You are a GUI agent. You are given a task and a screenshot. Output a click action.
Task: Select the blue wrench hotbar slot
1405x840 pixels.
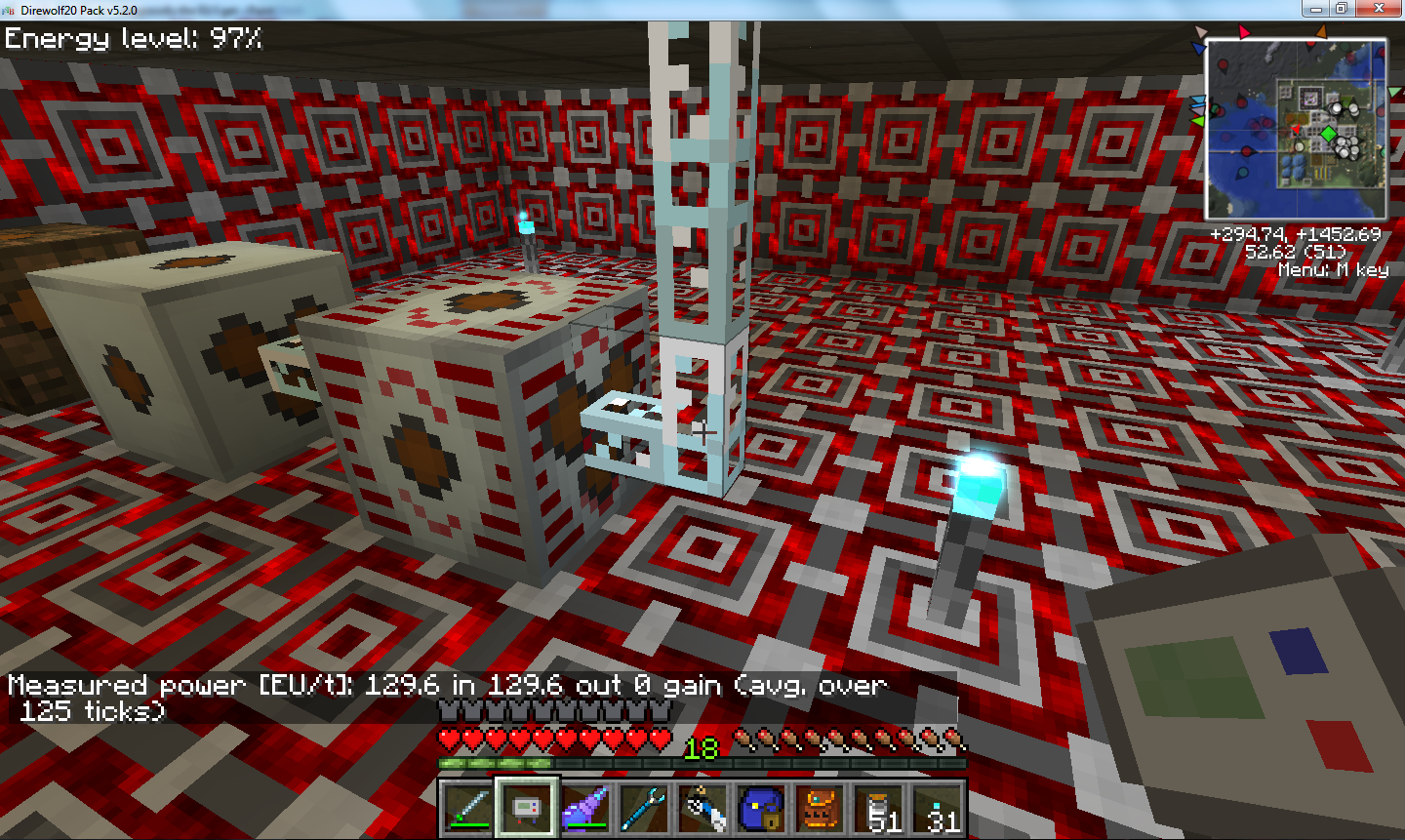[x=645, y=807]
